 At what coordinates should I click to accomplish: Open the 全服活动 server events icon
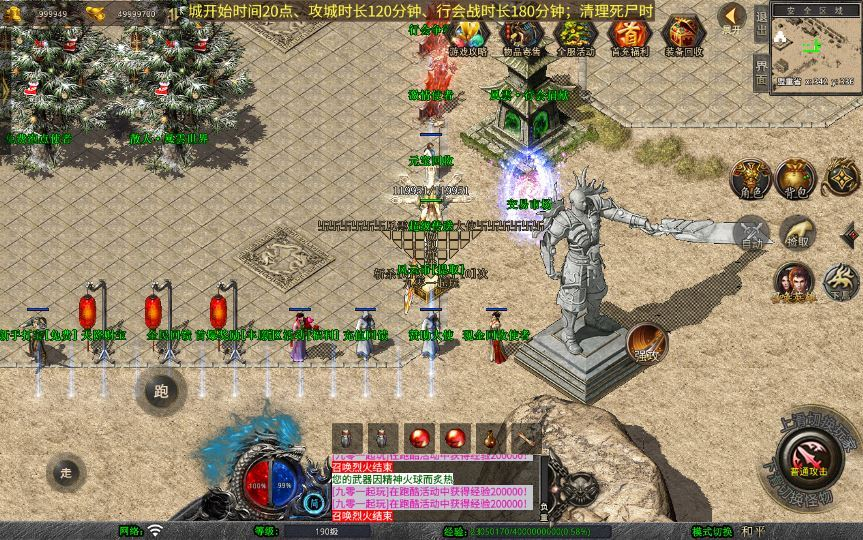(575, 37)
